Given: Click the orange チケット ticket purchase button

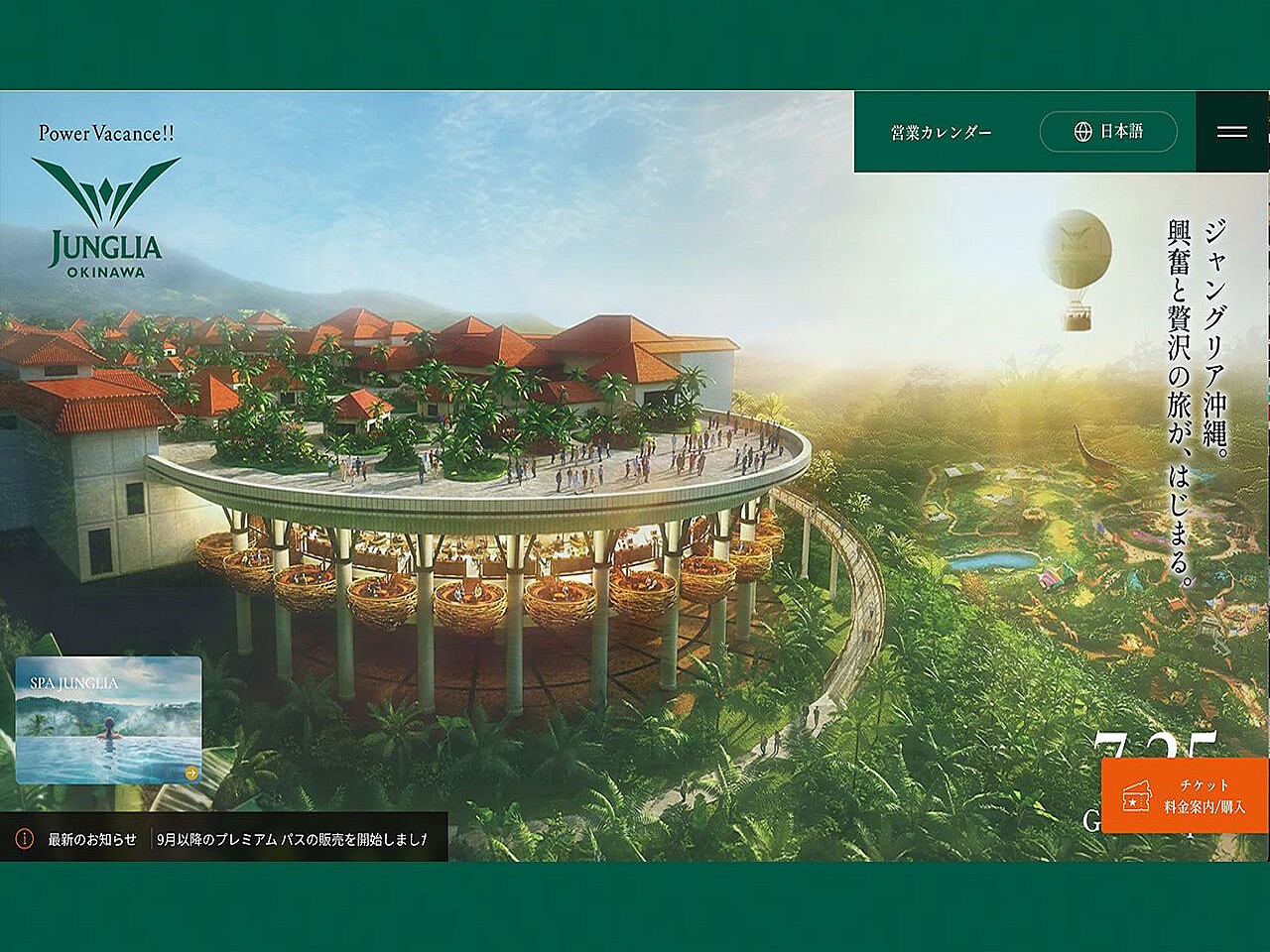Looking at the screenshot, I should [1185, 795].
